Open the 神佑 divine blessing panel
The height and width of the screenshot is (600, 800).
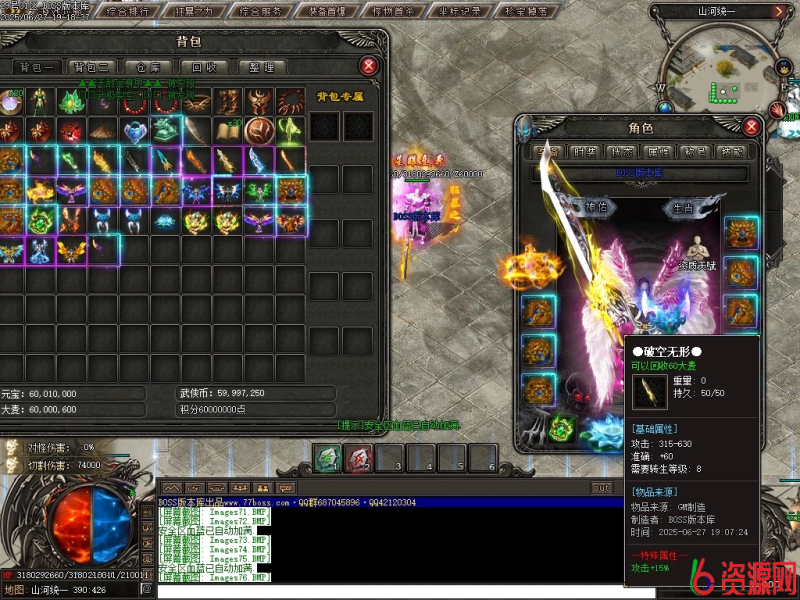(595, 208)
